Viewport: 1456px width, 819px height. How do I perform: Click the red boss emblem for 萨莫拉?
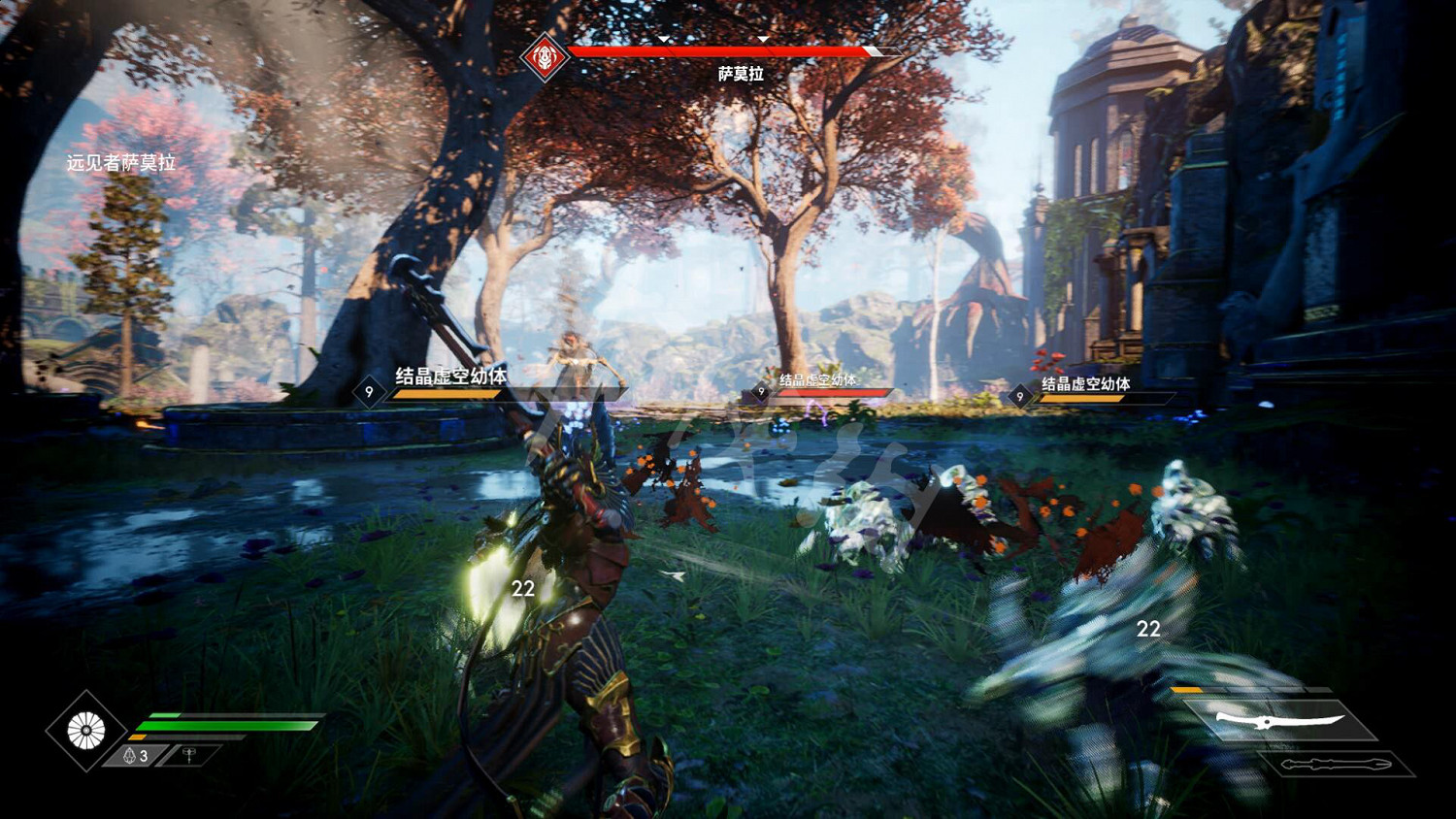tap(545, 57)
